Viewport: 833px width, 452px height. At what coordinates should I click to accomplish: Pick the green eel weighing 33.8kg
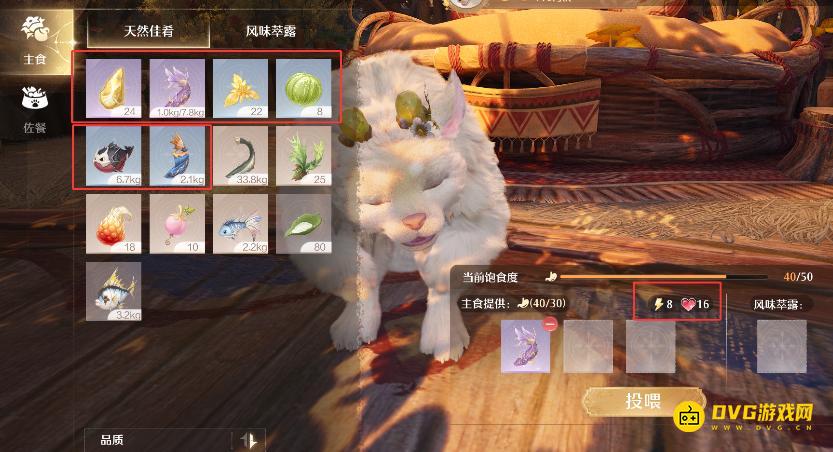(240, 155)
